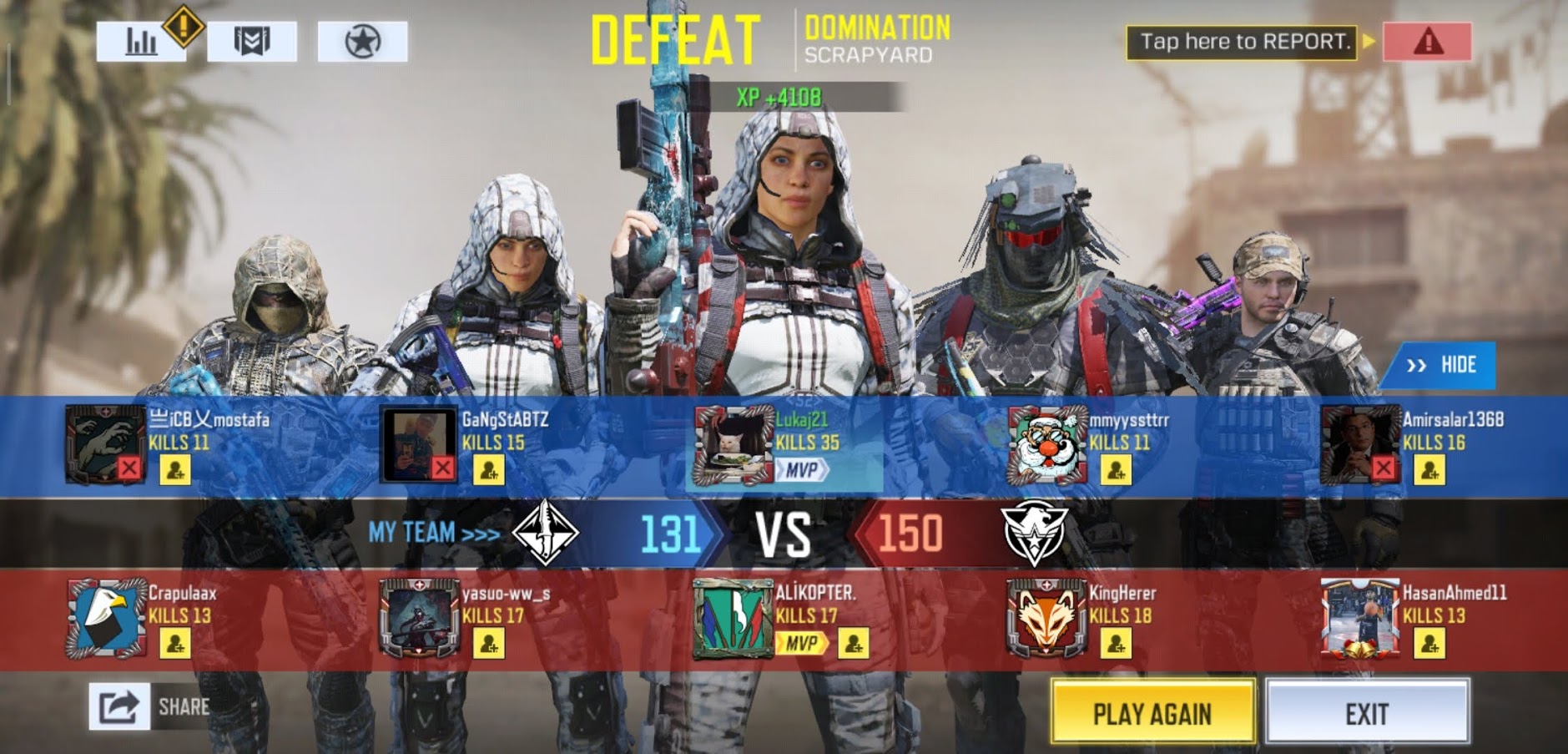Open the bar chart statistics tab

point(141,41)
